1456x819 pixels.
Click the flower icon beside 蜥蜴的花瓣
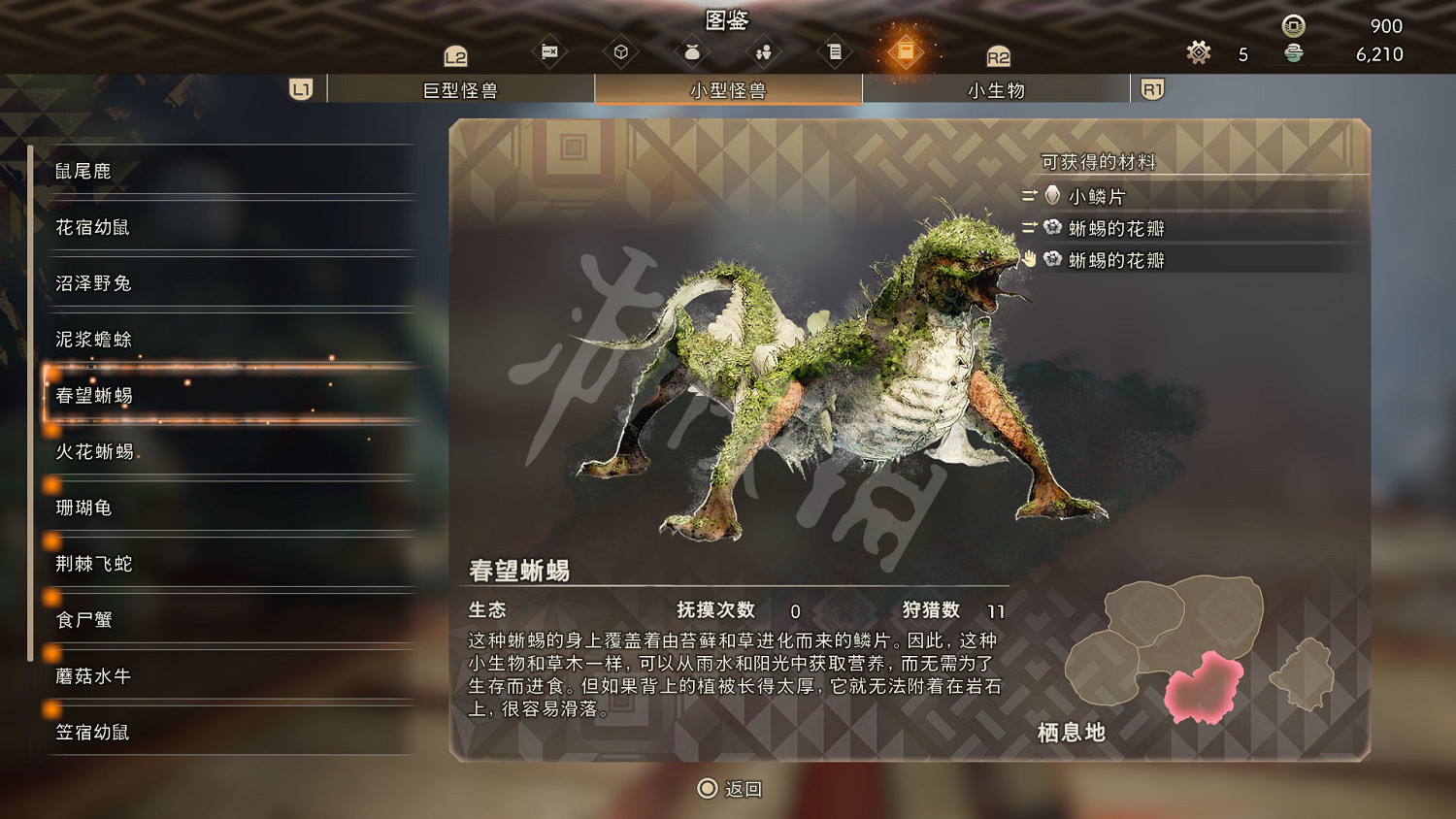1054,227
